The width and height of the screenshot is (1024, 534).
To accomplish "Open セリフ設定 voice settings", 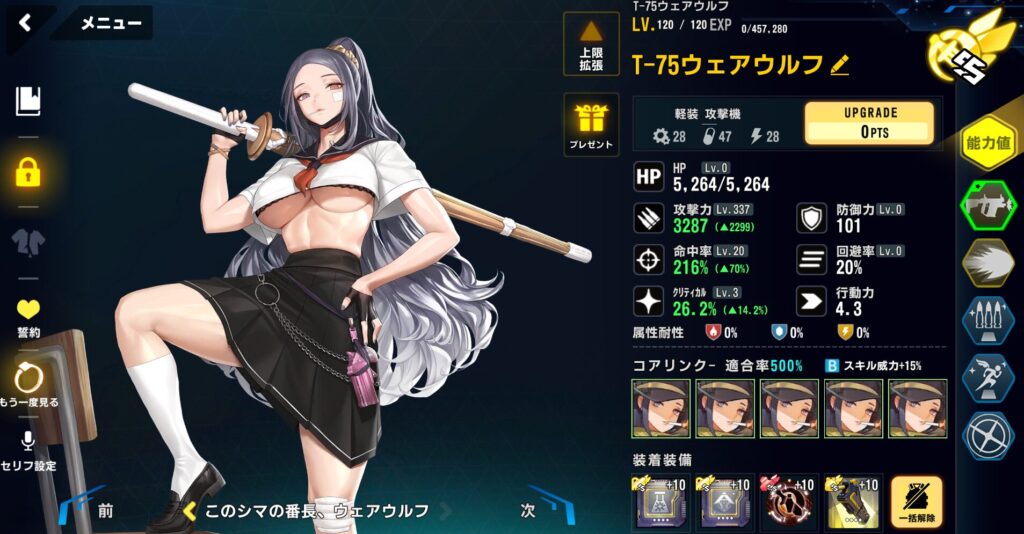I will 28,449.
